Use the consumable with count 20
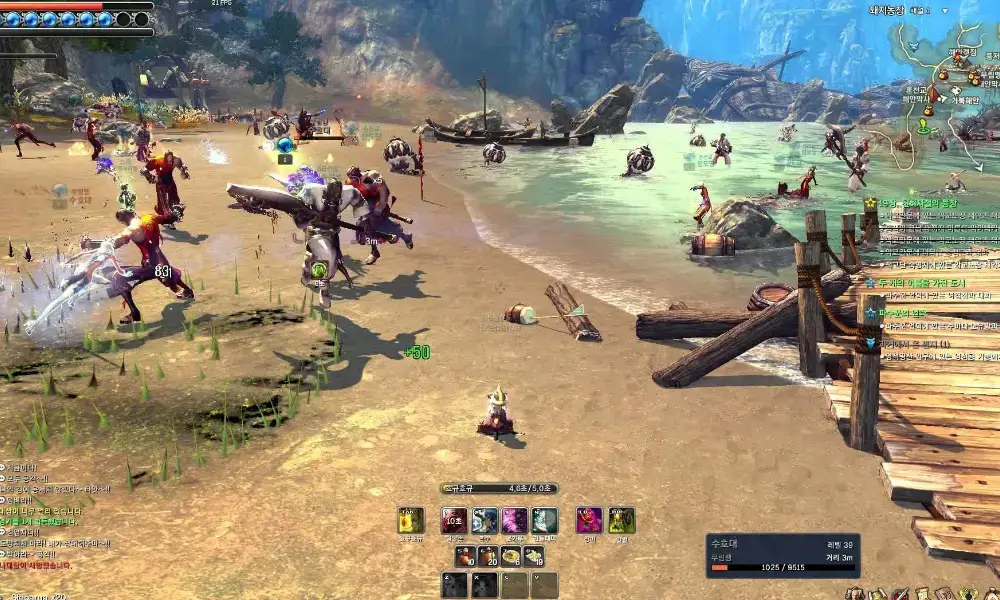This screenshot has height=600, width=1000. (487, 556)
